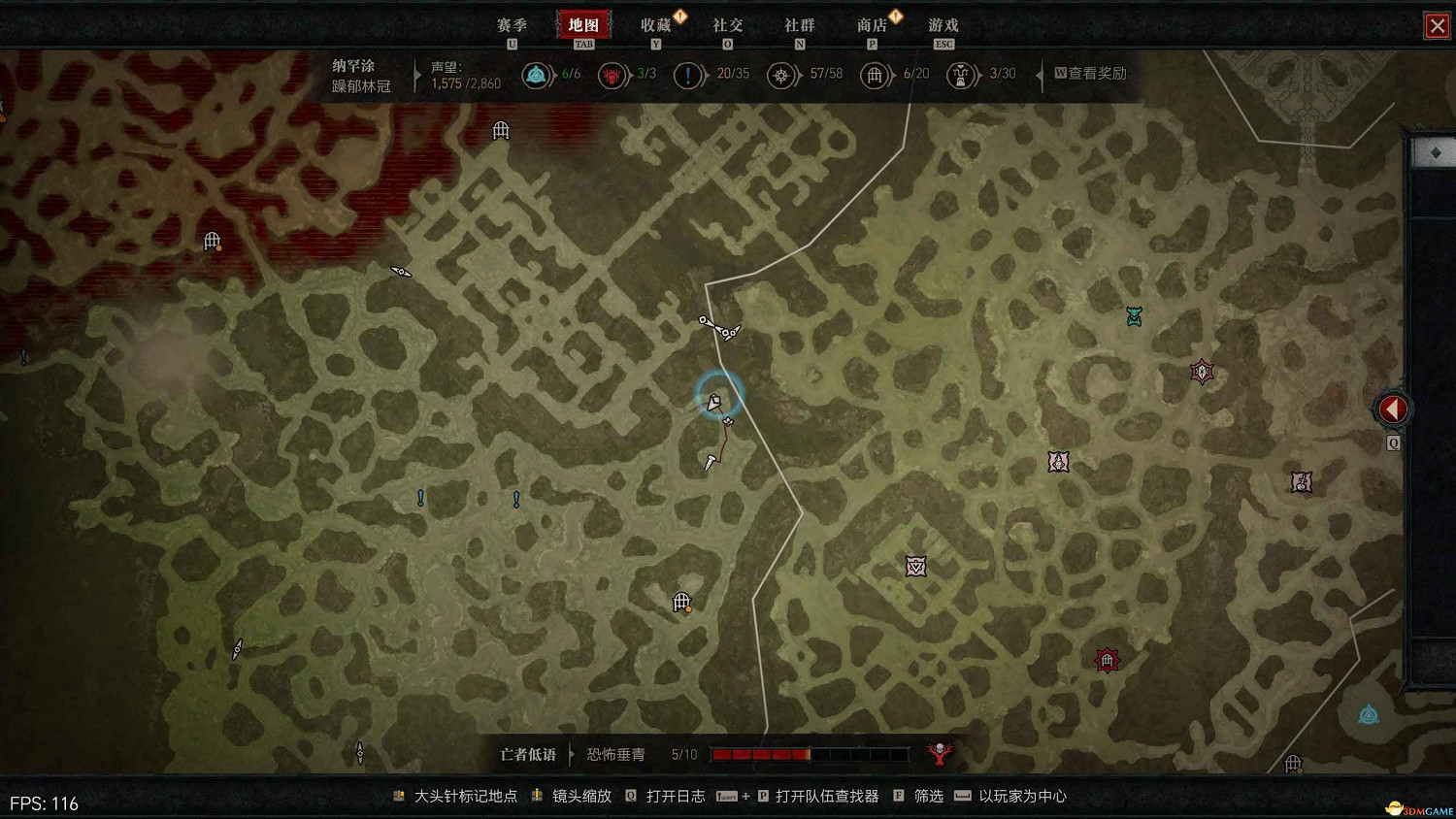Click the Tree of Whispers skull icon
Image resolution: width=1456 pixels, height=819 pixels.
pos(938,753)
